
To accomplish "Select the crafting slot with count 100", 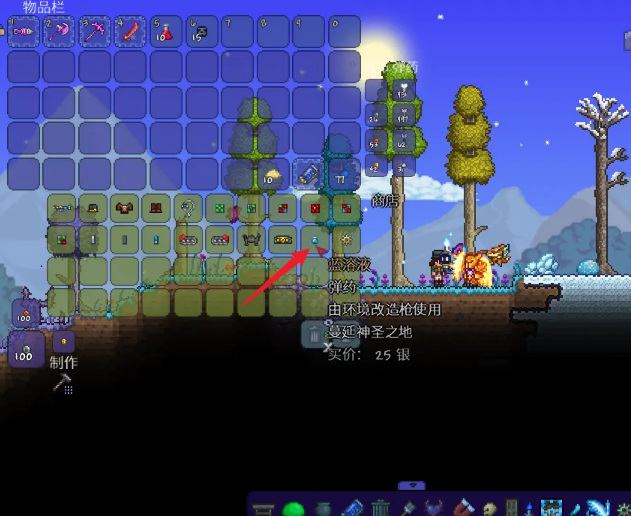I will click(24, 352).
